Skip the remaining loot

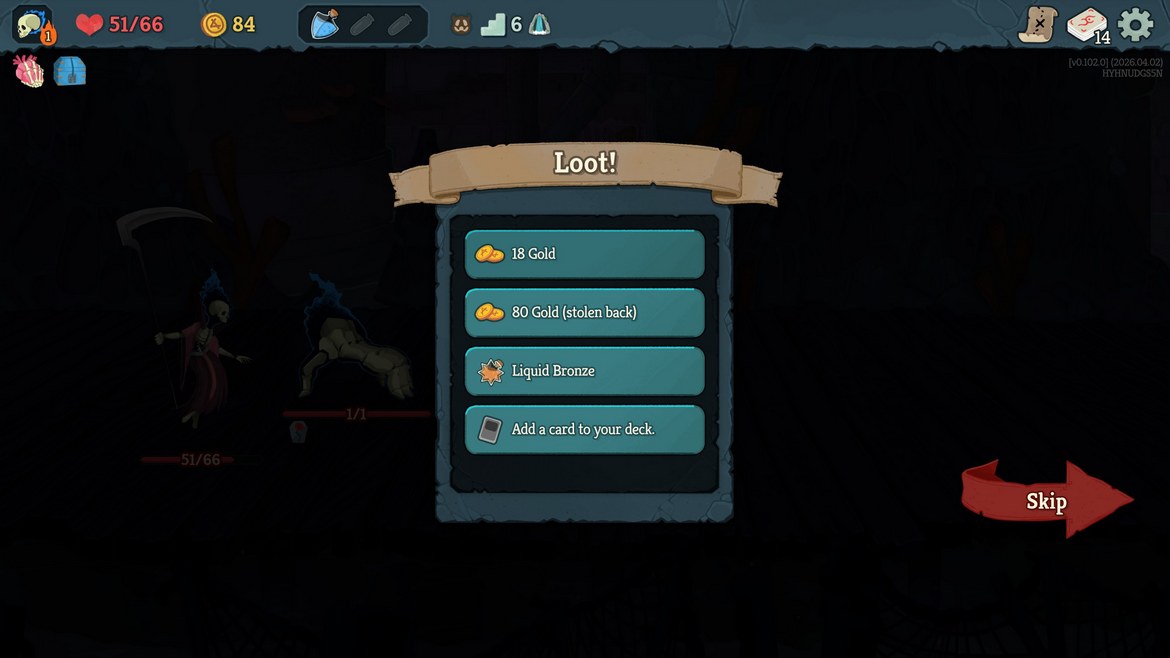pos(1046,500)
